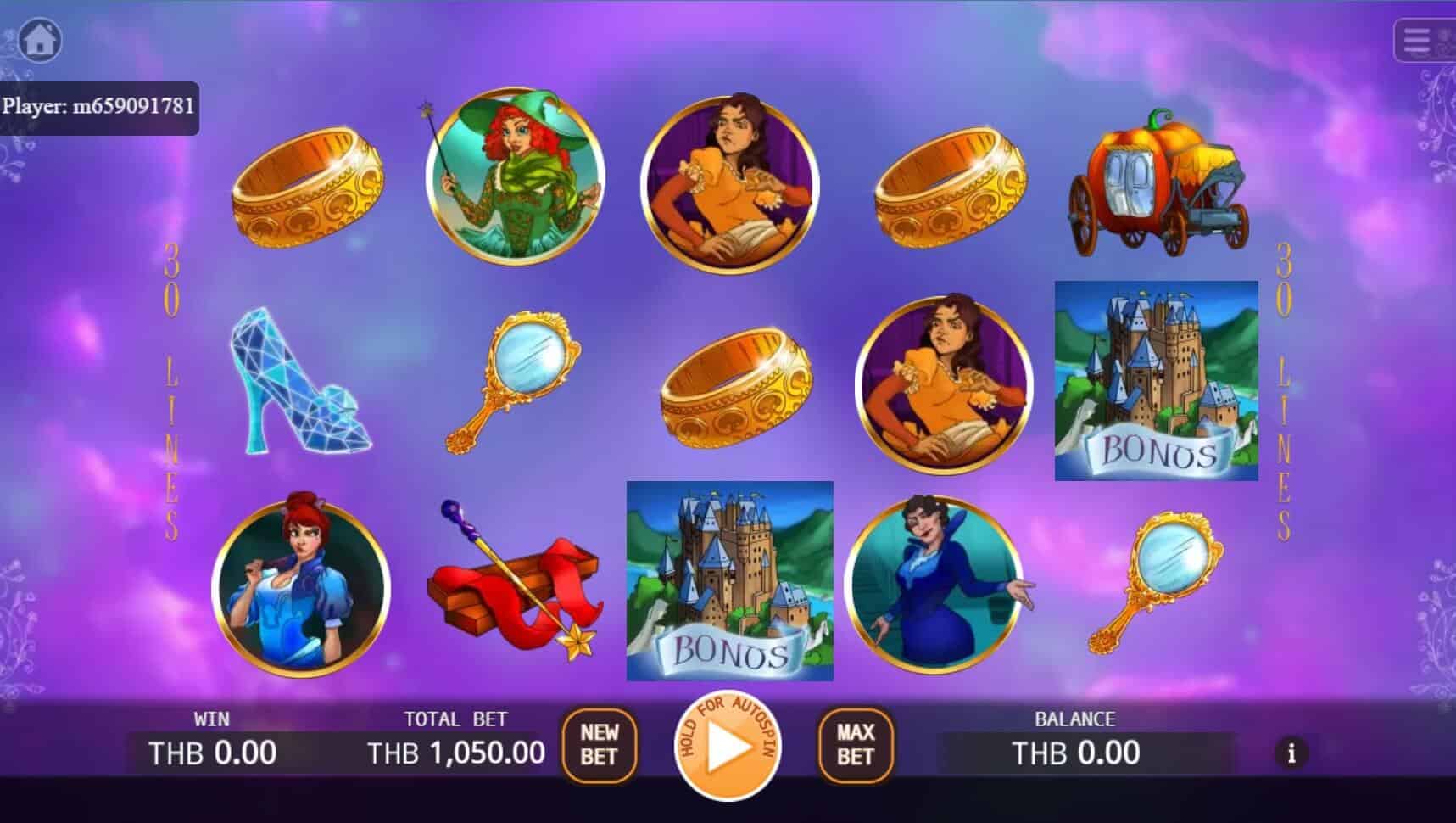Click the BONUS castle symbol on reel three
Image resolution: width=1456 pixels, height=823 pixels.
coord(729,579)
